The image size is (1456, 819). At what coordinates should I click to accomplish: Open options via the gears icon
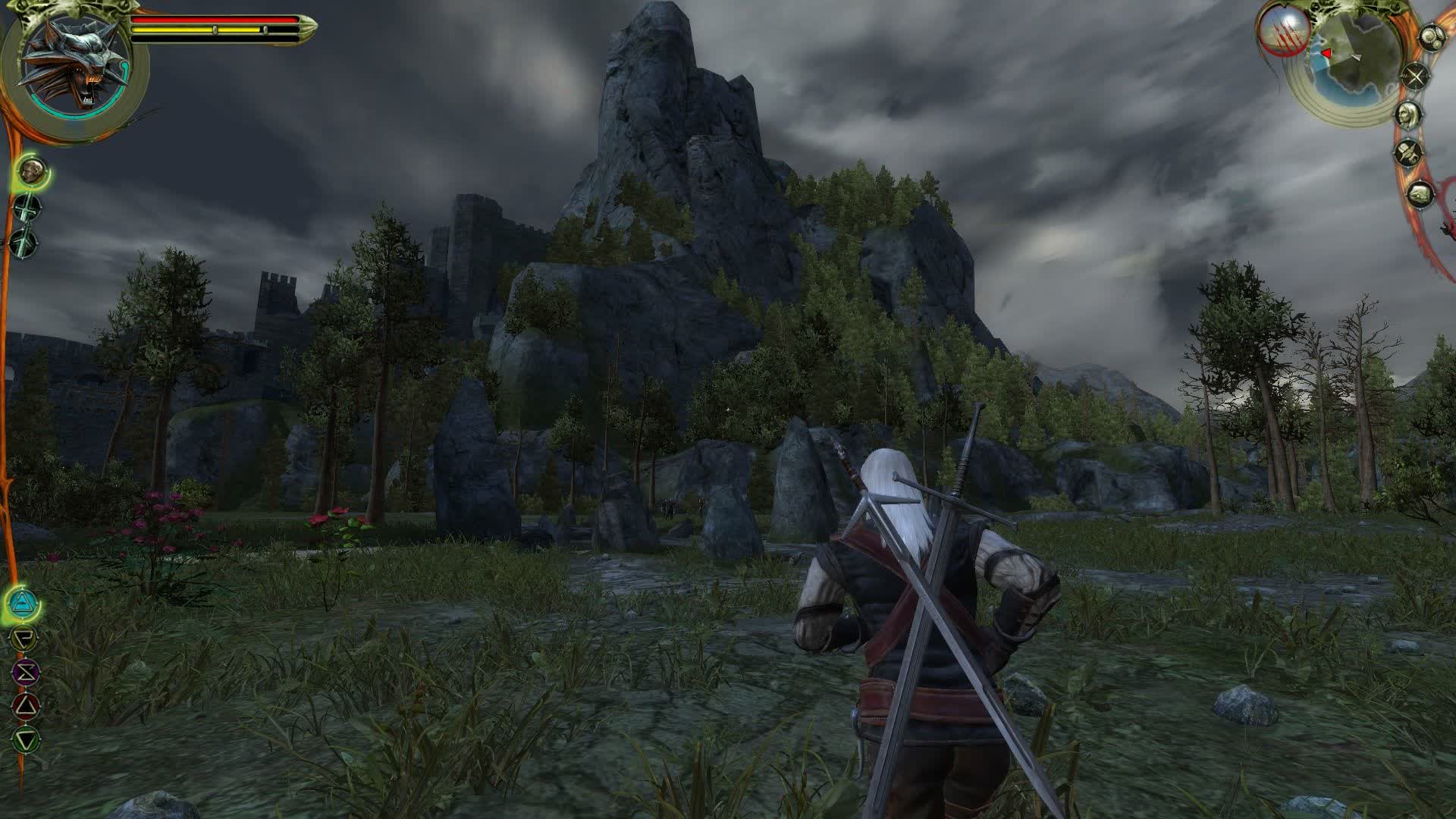(x=1431, y=38)
